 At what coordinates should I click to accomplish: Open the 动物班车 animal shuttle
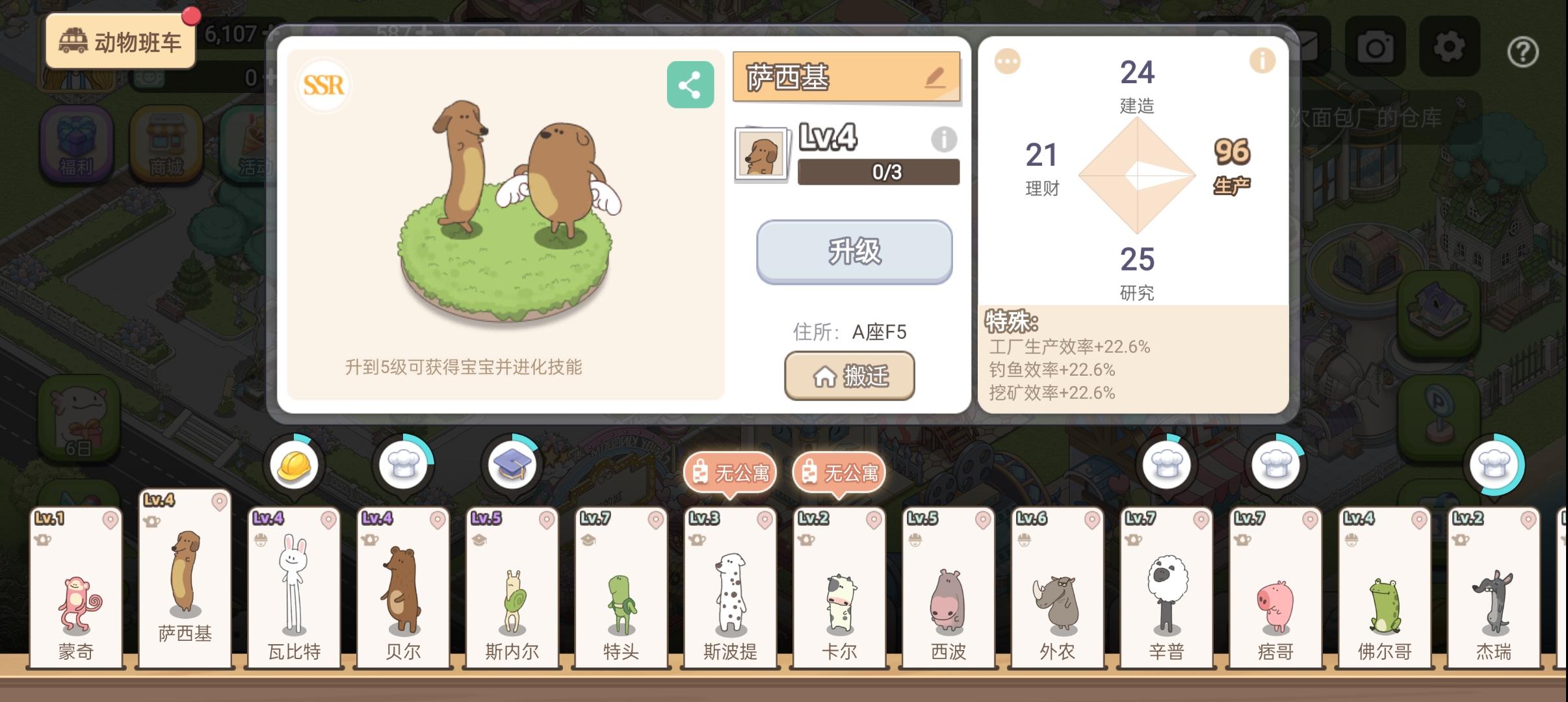pos(118,40)
